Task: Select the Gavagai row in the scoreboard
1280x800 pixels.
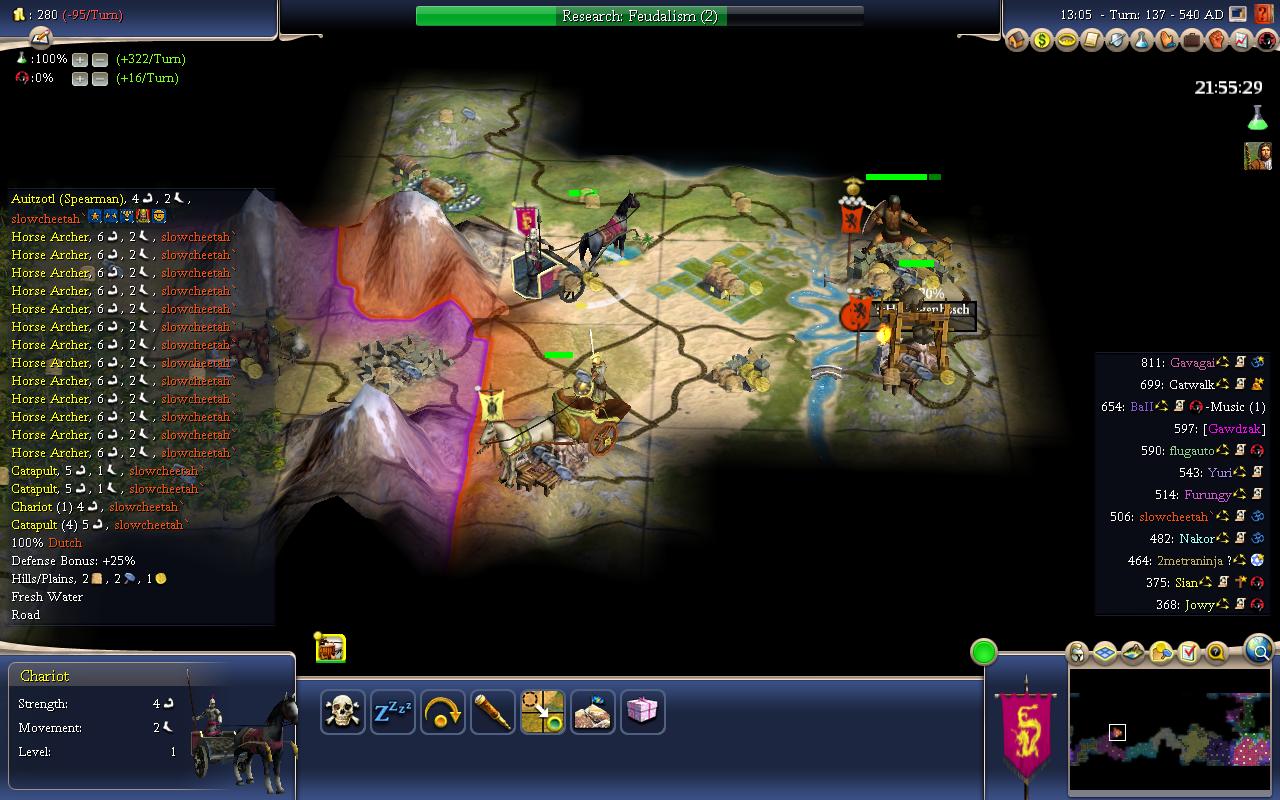Action: [1192, 362]
